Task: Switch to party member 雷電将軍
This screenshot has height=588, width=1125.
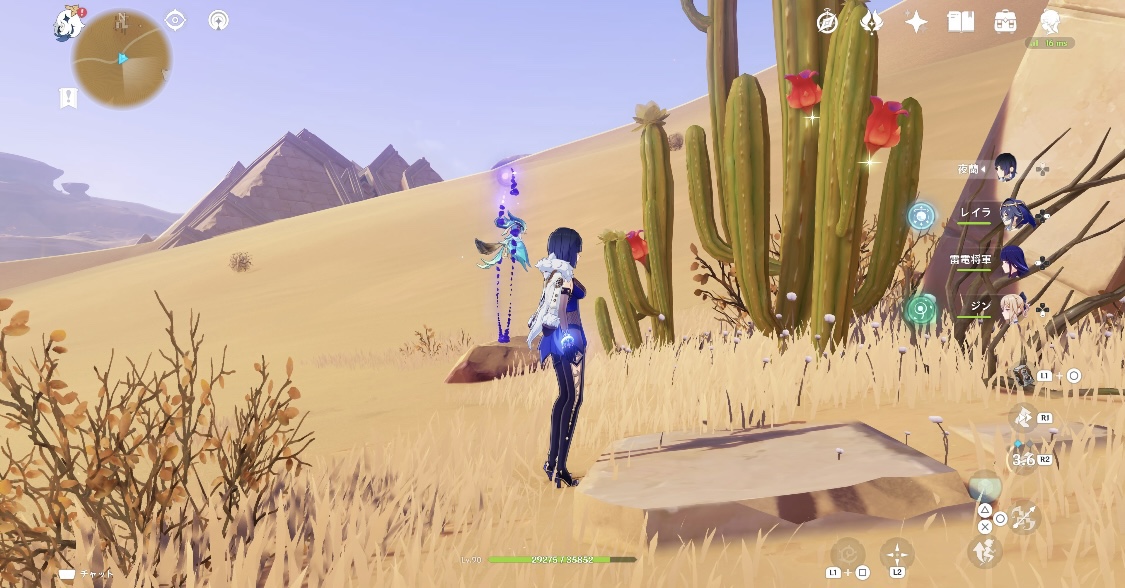Action: point(1012,260)
